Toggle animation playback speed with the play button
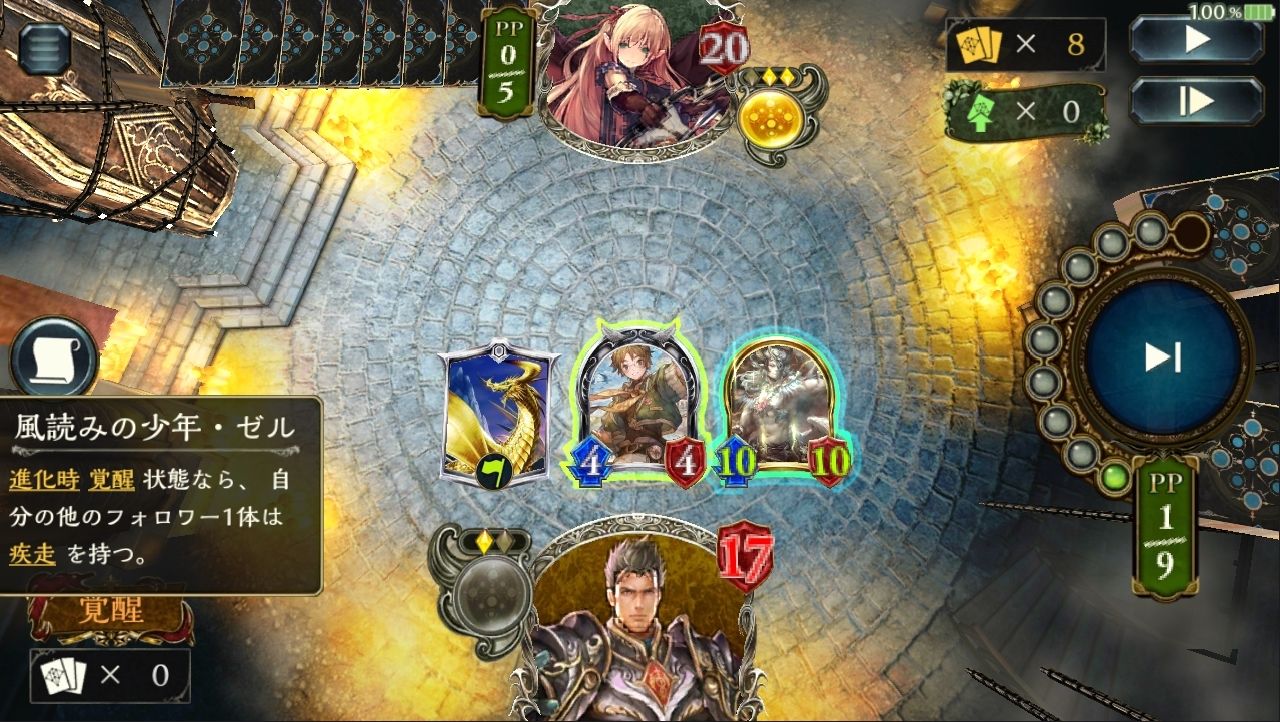The image size is (1280, 722). [x=1196, y=40]
